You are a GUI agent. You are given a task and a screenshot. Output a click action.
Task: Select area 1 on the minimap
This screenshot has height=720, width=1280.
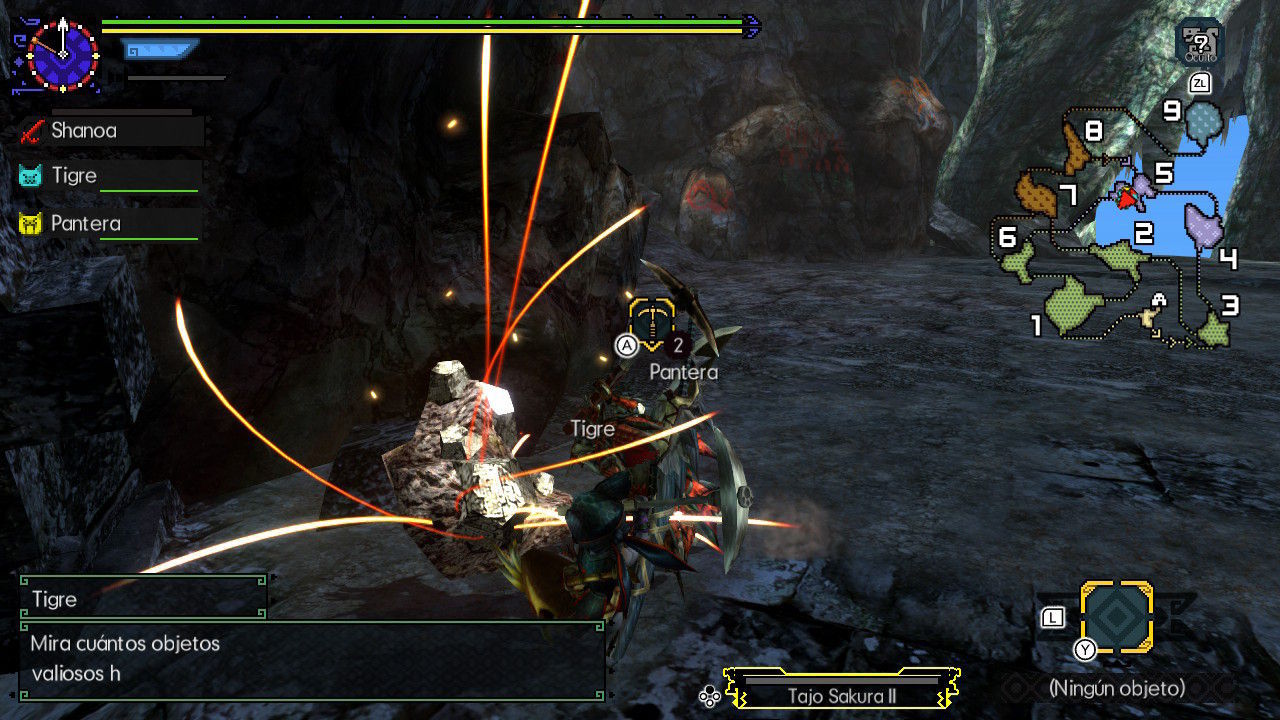(x=1071, y=300)
